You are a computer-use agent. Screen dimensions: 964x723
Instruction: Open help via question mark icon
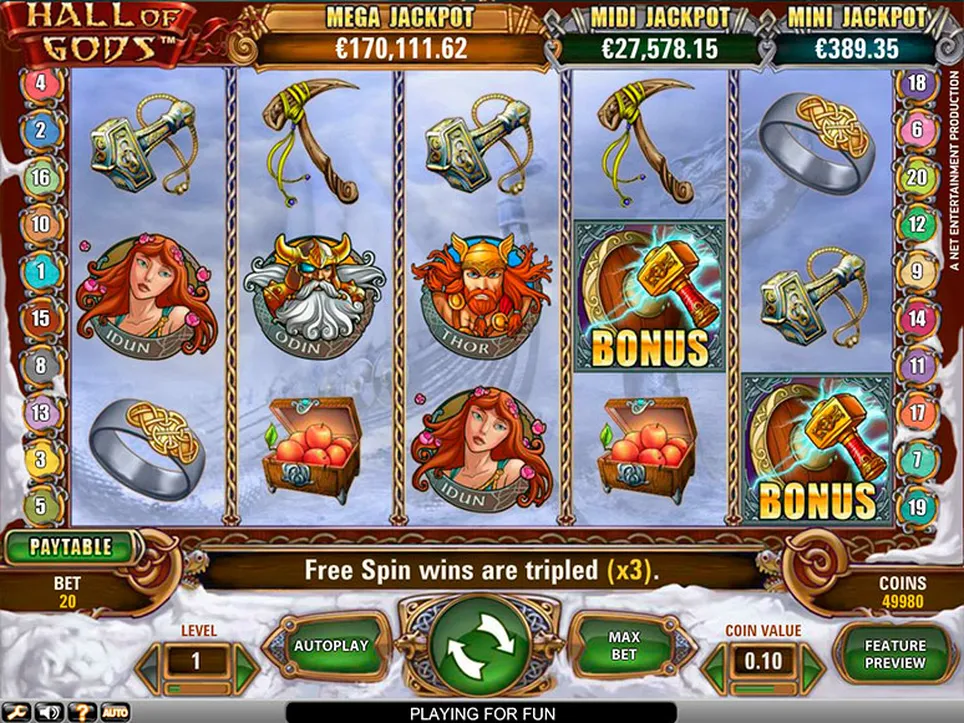tap(80, 712)
